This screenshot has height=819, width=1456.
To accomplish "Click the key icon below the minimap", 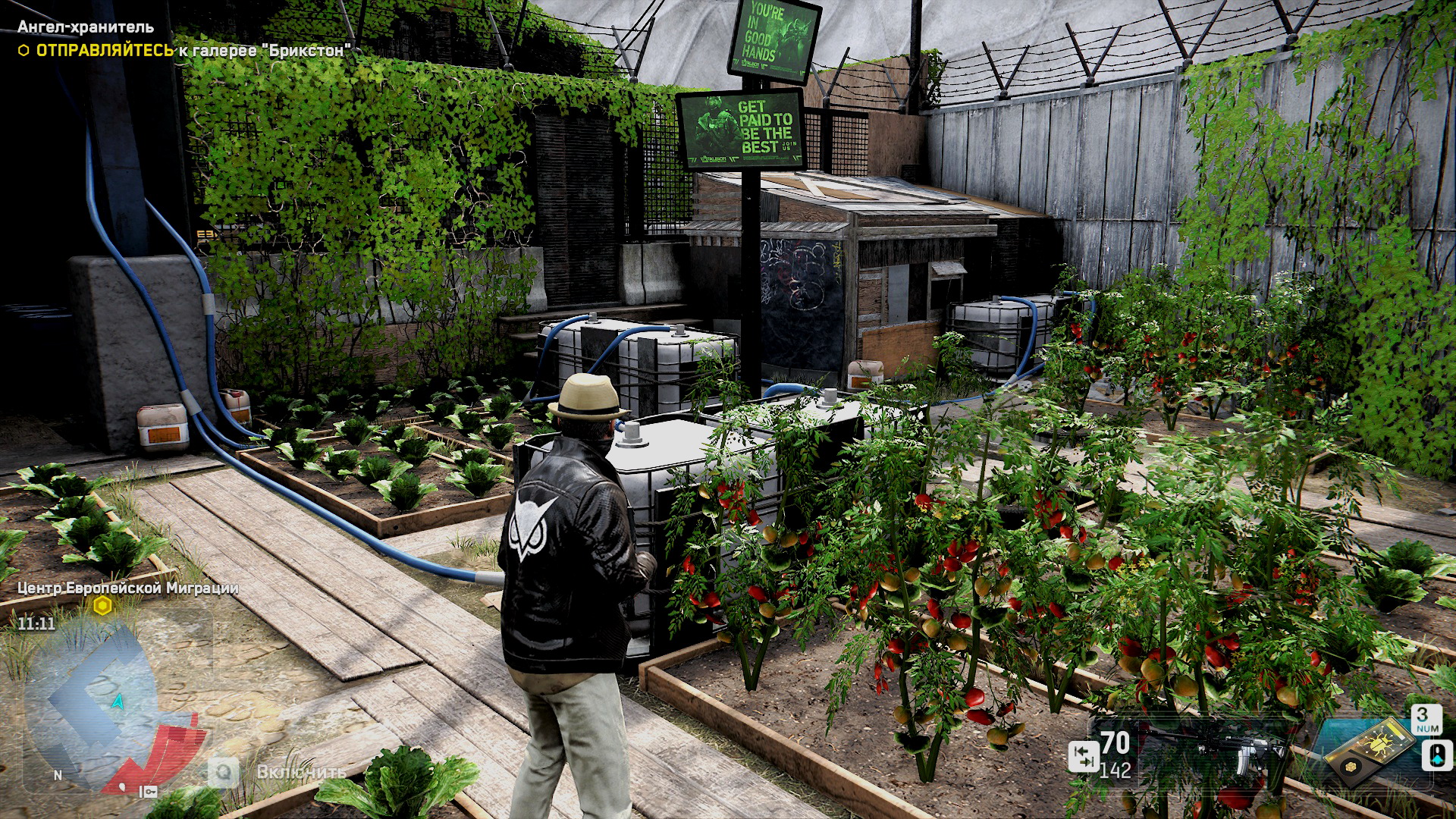I will [149, 792].
